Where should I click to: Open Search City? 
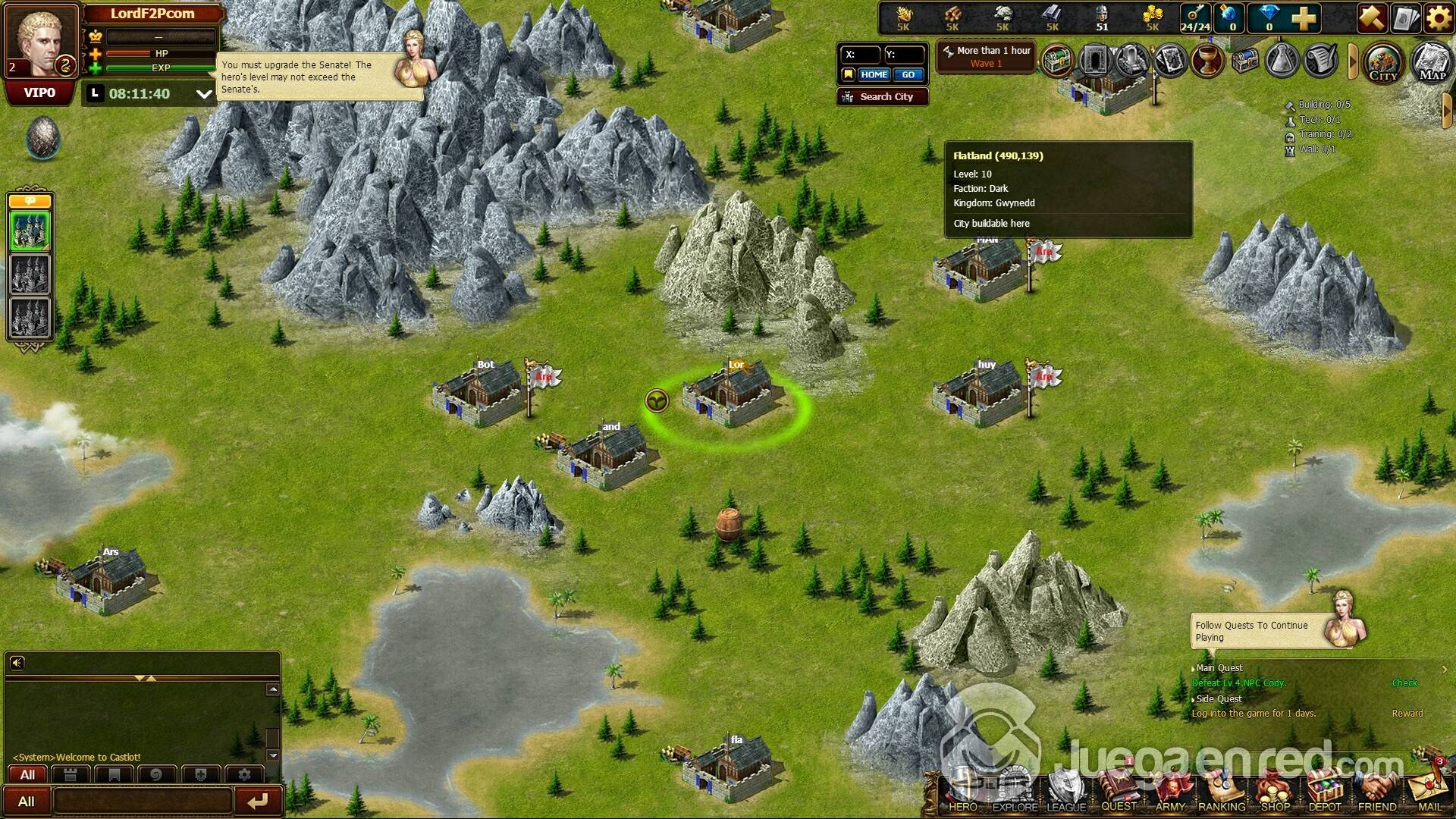point(883,97)
